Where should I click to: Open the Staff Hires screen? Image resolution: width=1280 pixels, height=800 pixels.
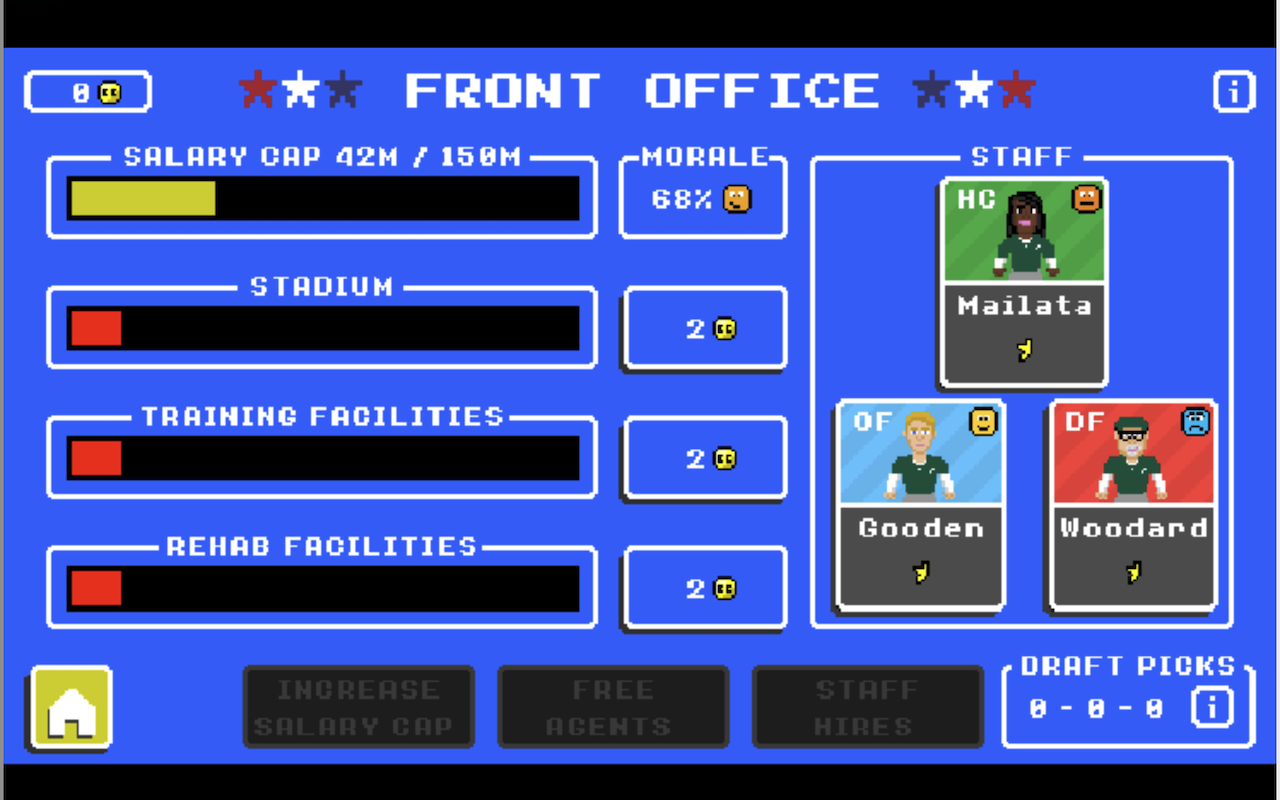click(867, 706)
